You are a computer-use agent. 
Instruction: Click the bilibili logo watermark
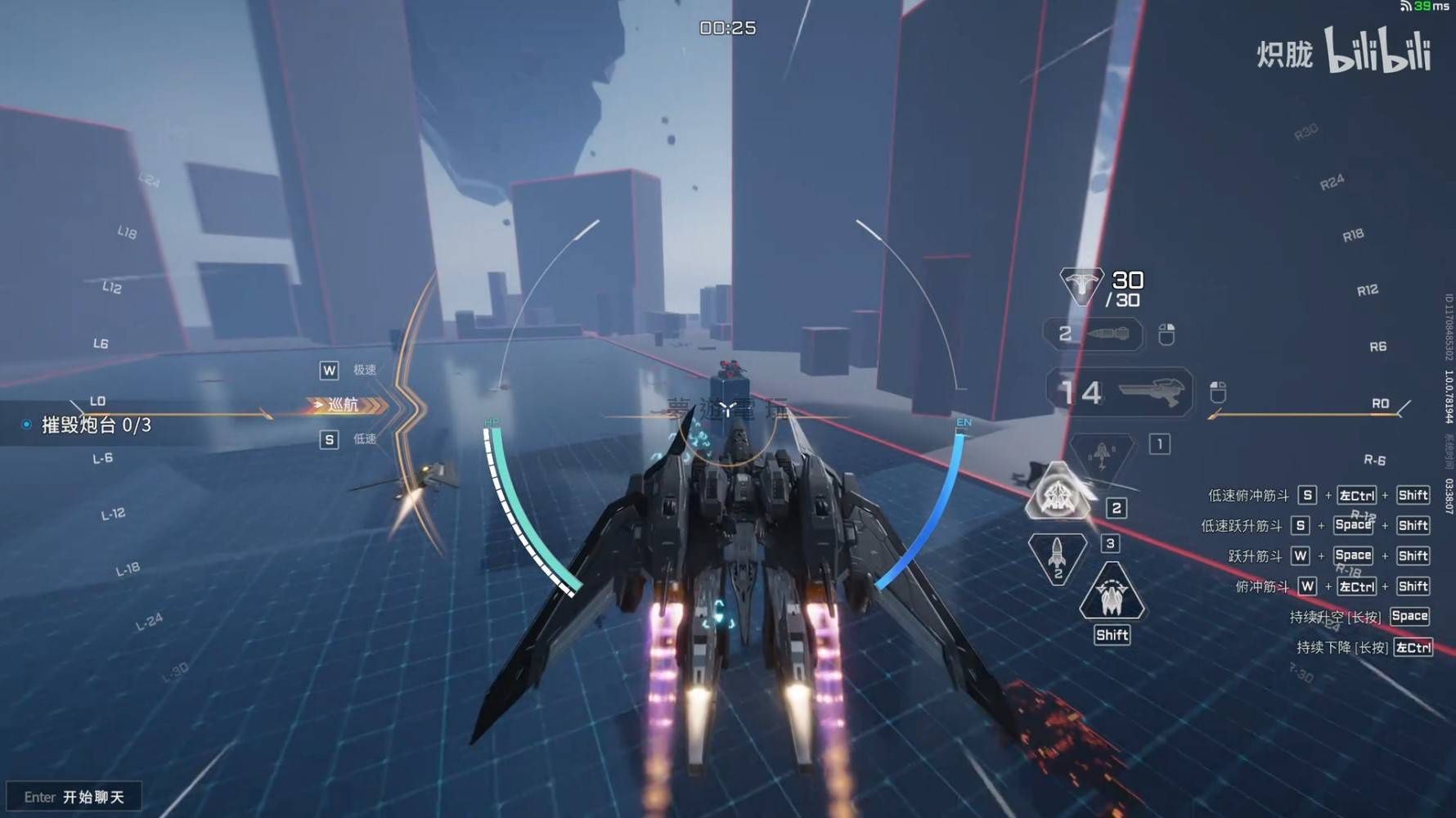[1377, 51]
